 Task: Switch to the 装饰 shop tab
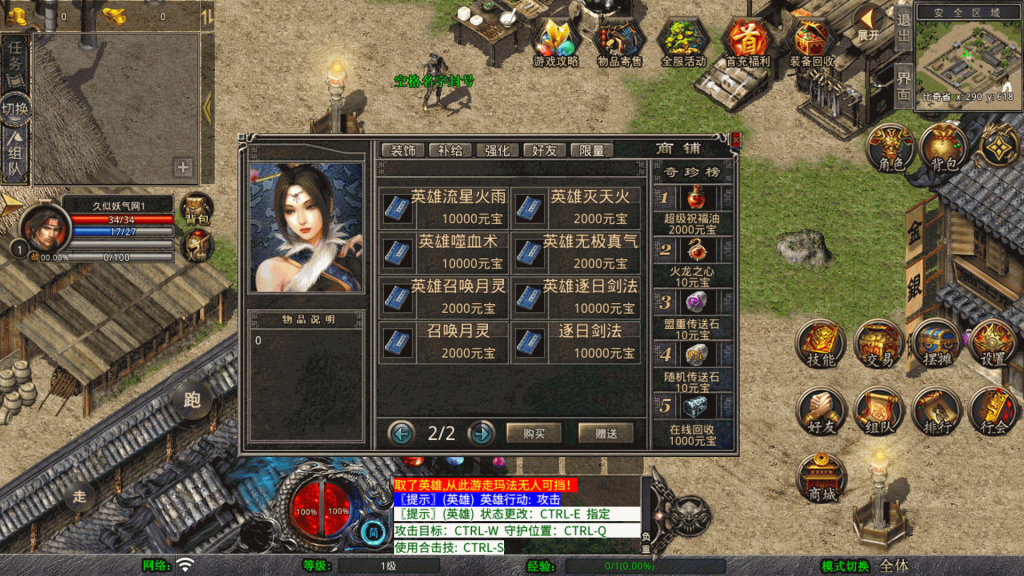coord(403,150)
